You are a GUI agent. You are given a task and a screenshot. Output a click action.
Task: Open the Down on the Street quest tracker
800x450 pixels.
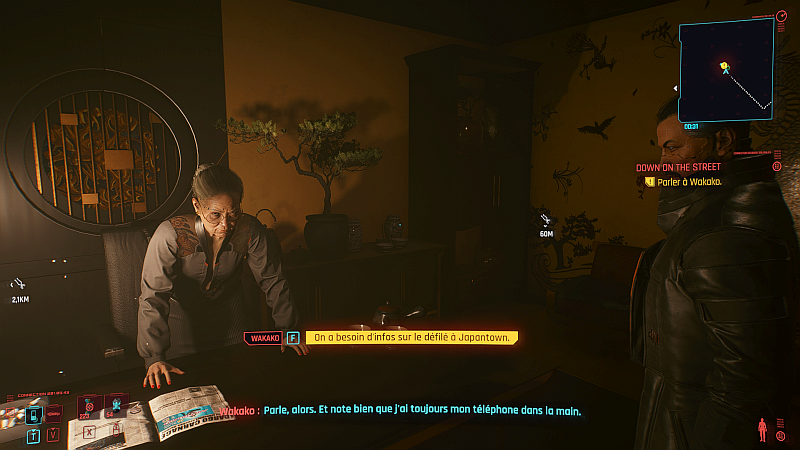(679, 166)
